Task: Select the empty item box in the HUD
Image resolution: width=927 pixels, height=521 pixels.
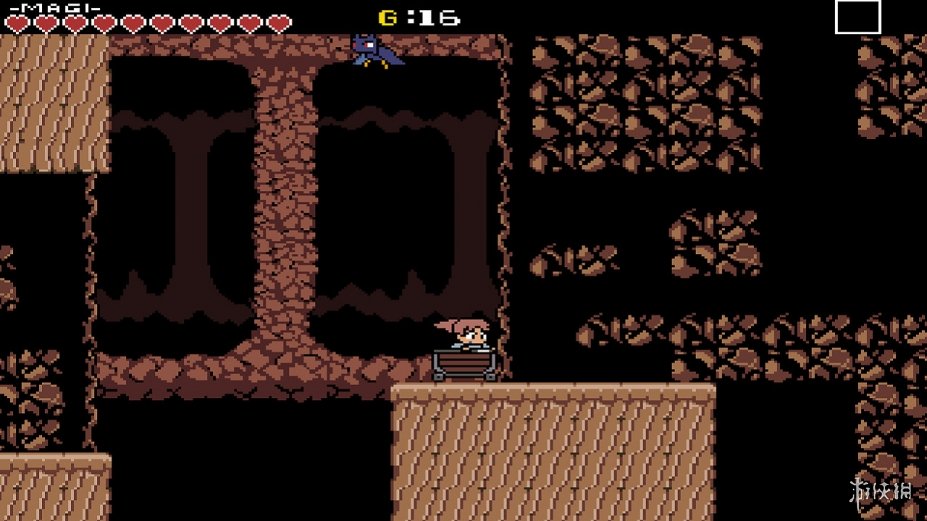Action: click(x=857, y=17)
